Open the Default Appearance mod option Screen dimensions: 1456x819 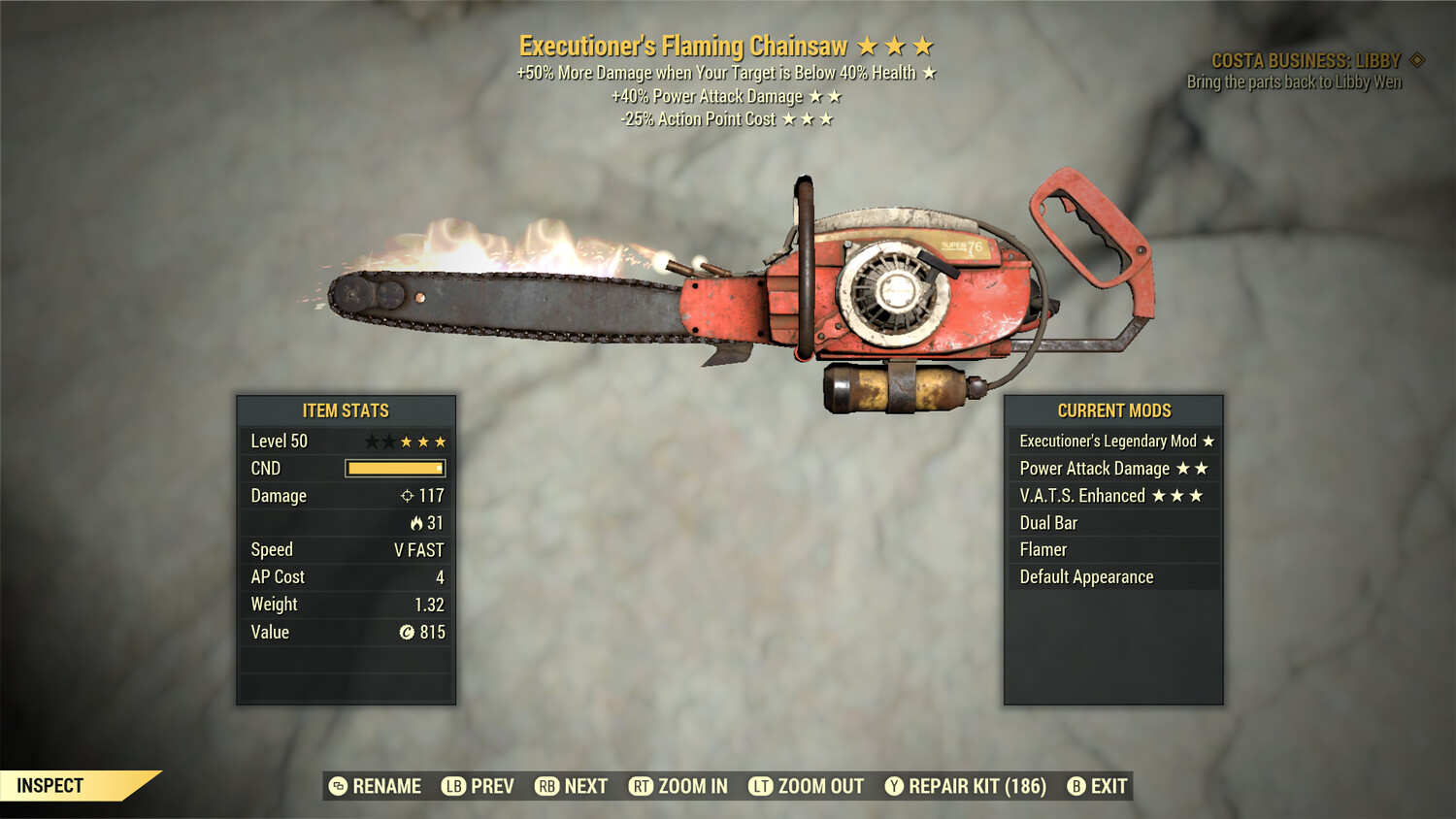(1085, 576)
